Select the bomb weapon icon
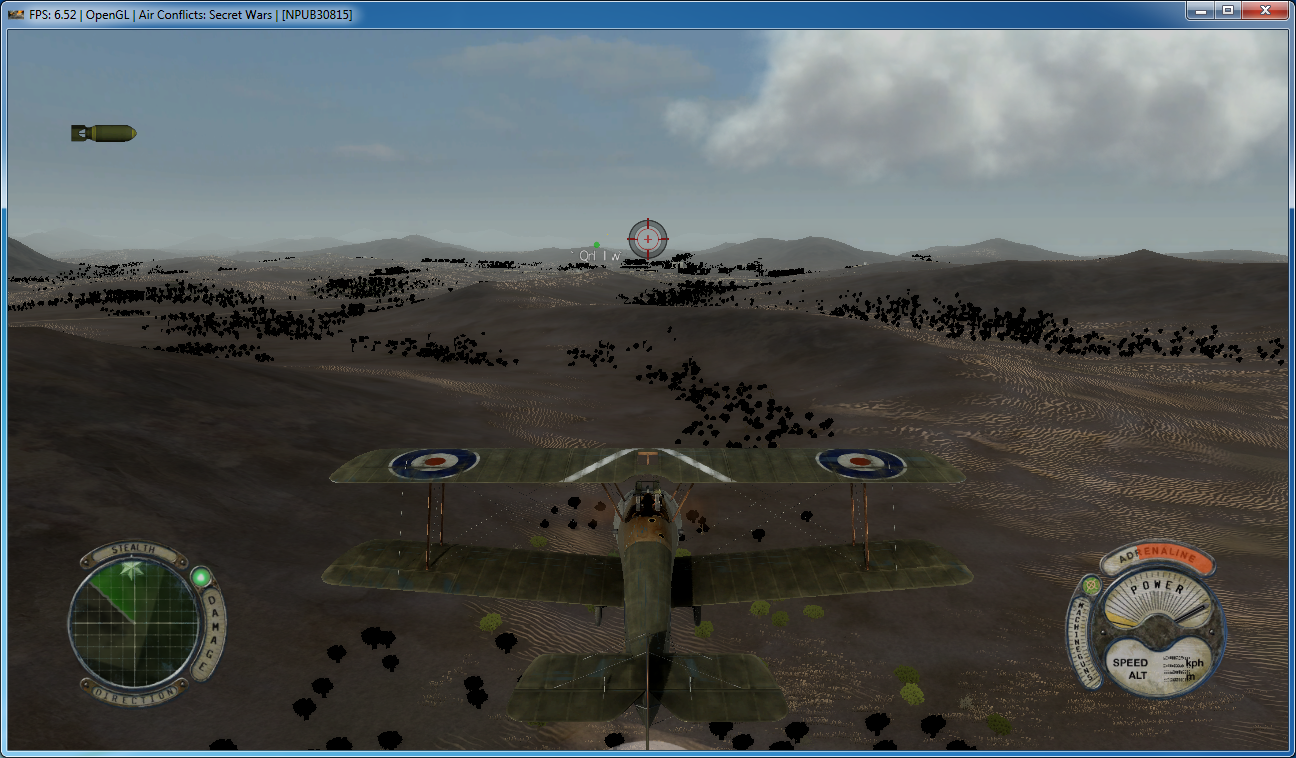Image resolution: width=1296 pixels, height=758 pixels. click(104, 133)
